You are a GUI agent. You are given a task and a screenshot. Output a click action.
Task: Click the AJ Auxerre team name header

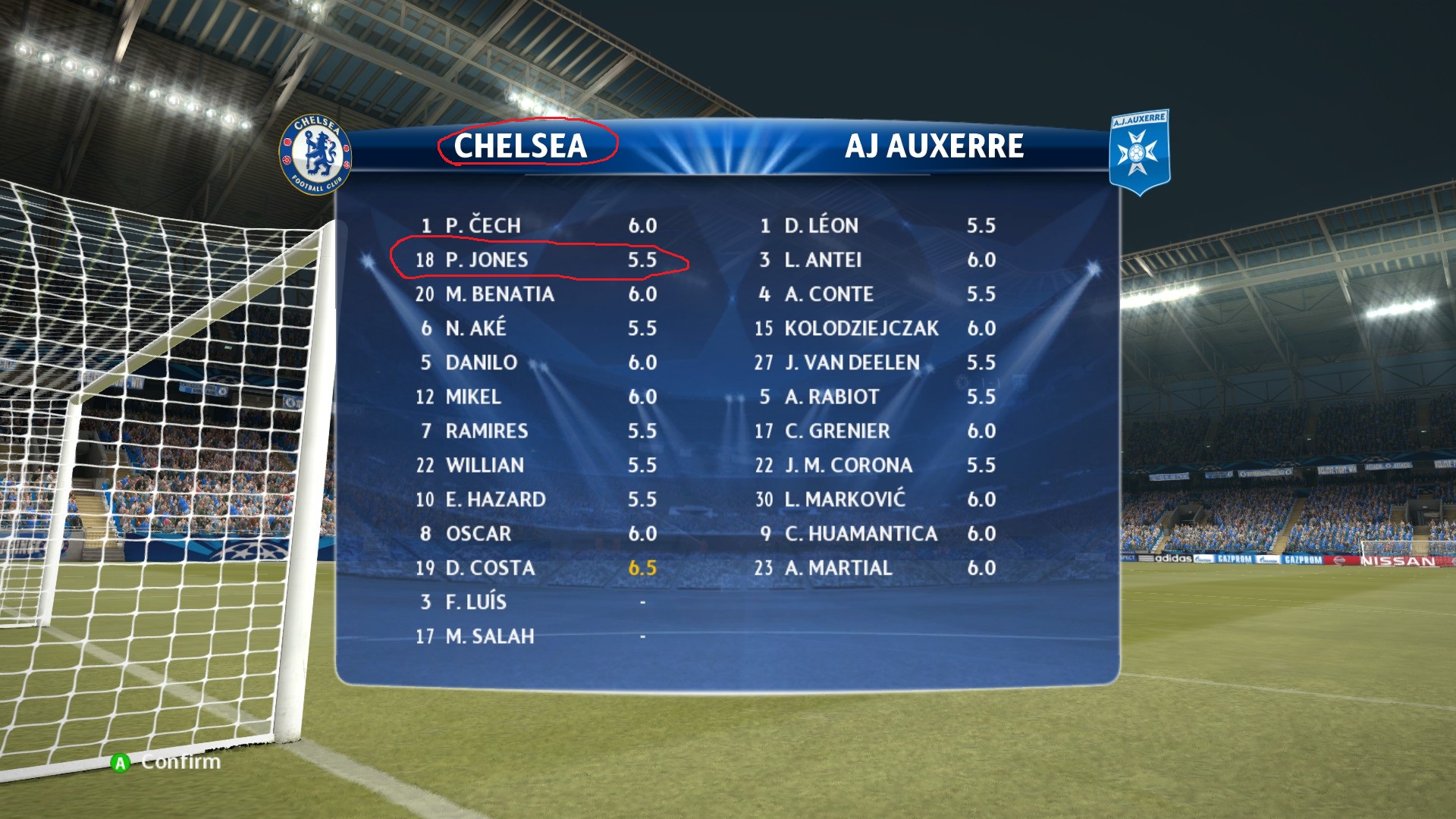934,146
